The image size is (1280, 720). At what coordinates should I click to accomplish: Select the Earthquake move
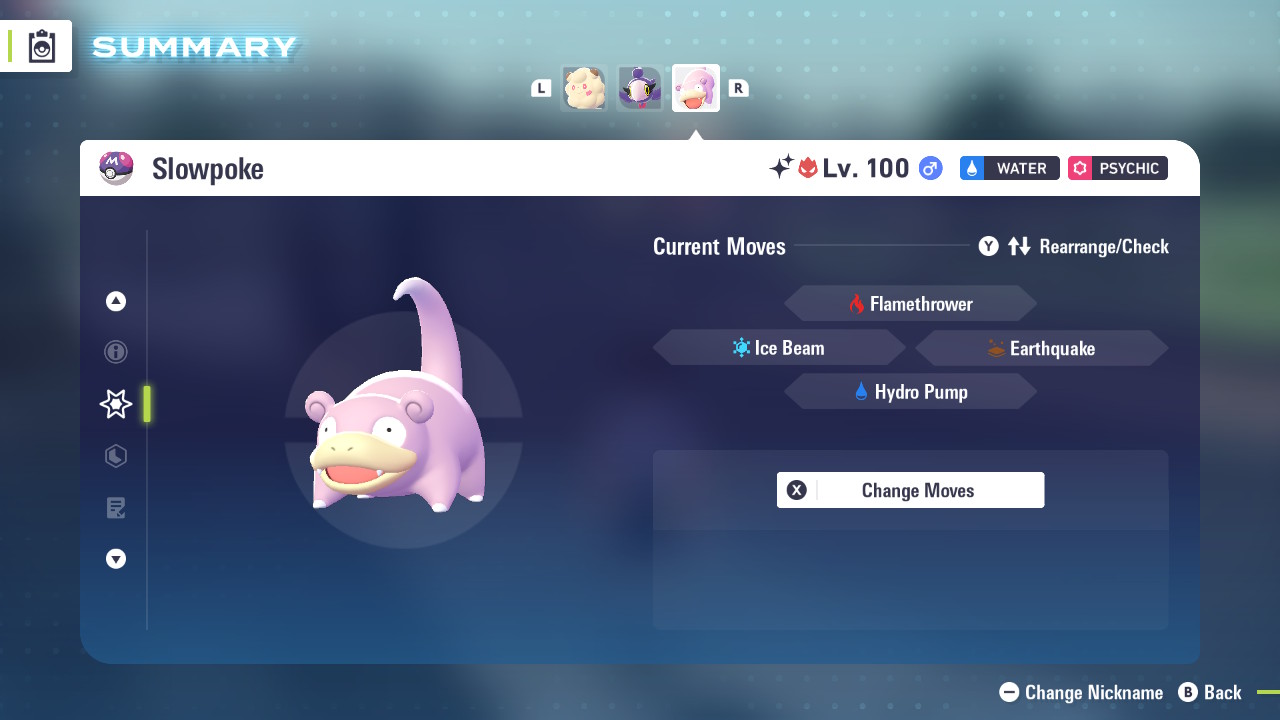(x=1041, y=347)
